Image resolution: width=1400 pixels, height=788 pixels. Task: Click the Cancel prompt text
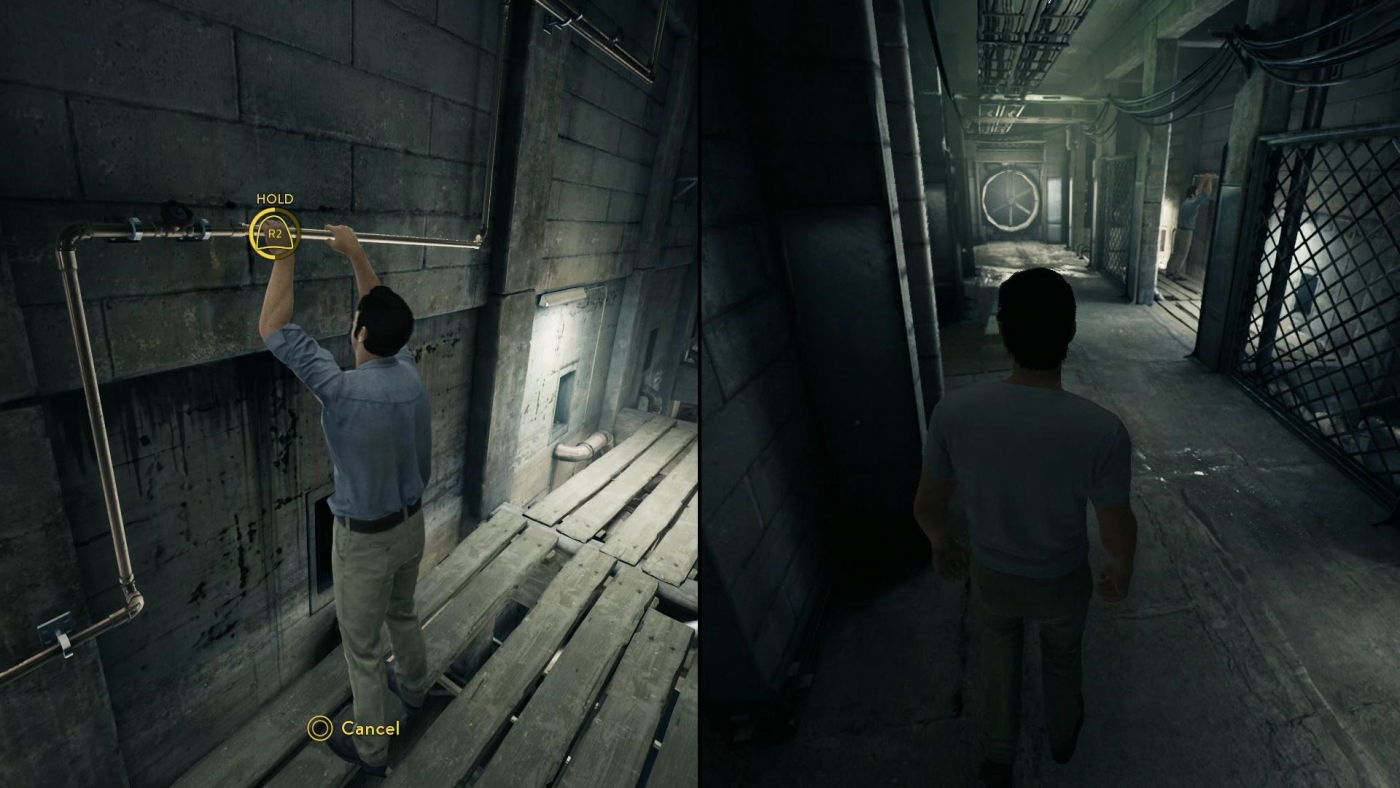pyautogui.click(x=368, y=729)
